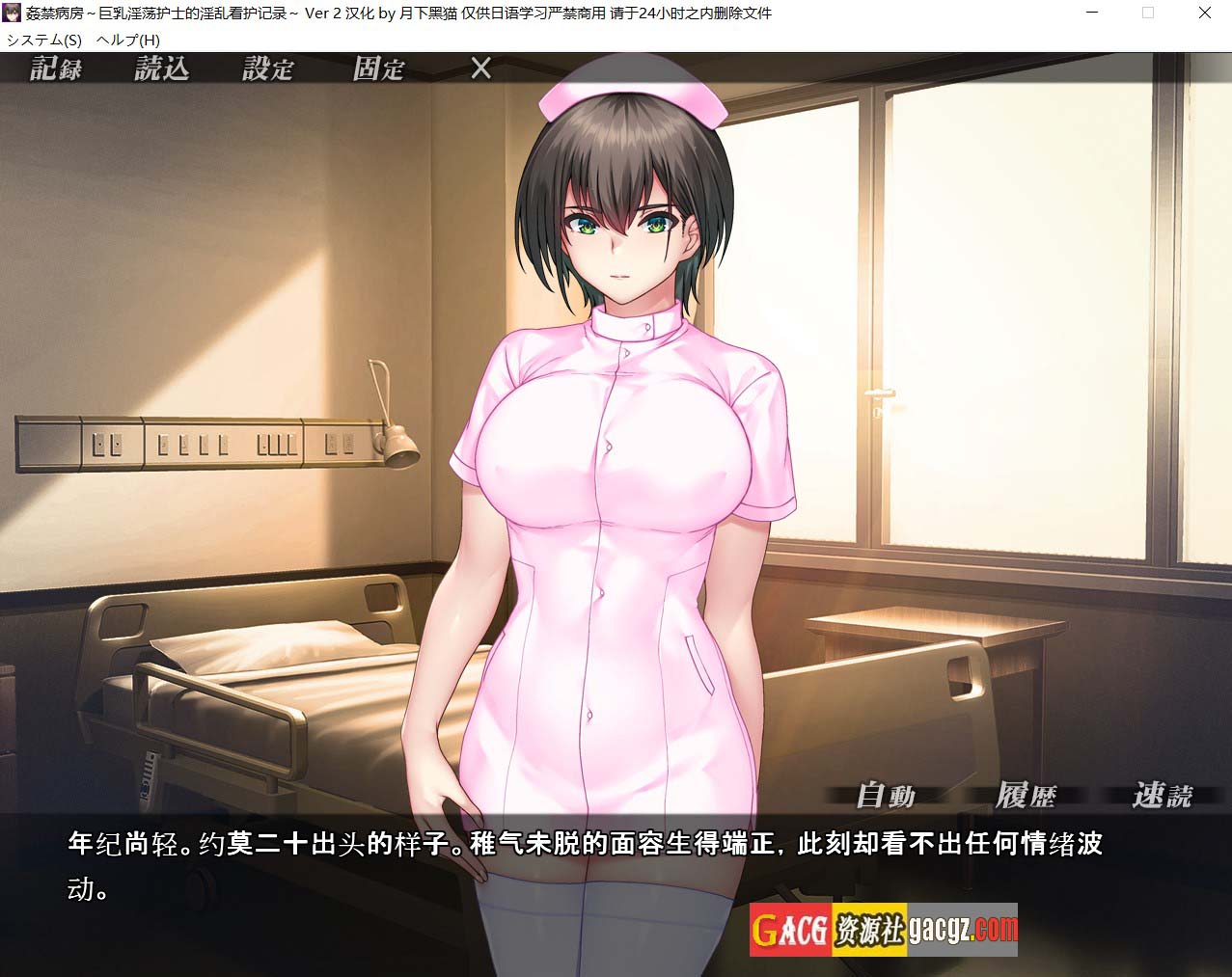
Task: Show the 履歴 text history
Action: (x=1026, y=796)
